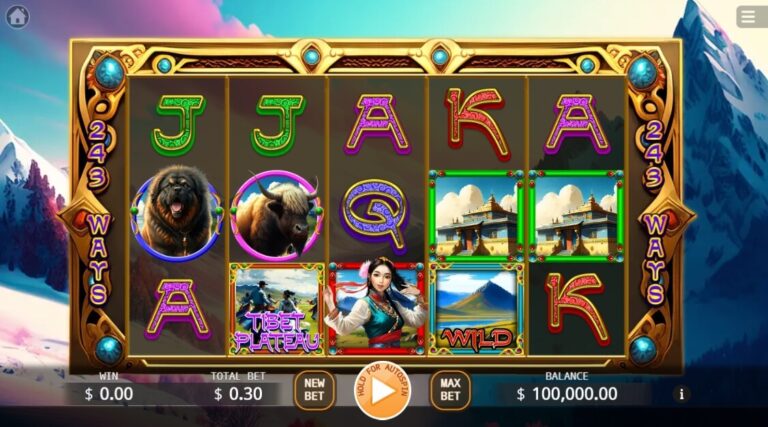Spin the reels with the orange button
The height and width of the screenshot is (427, 768).
point(381,390)
